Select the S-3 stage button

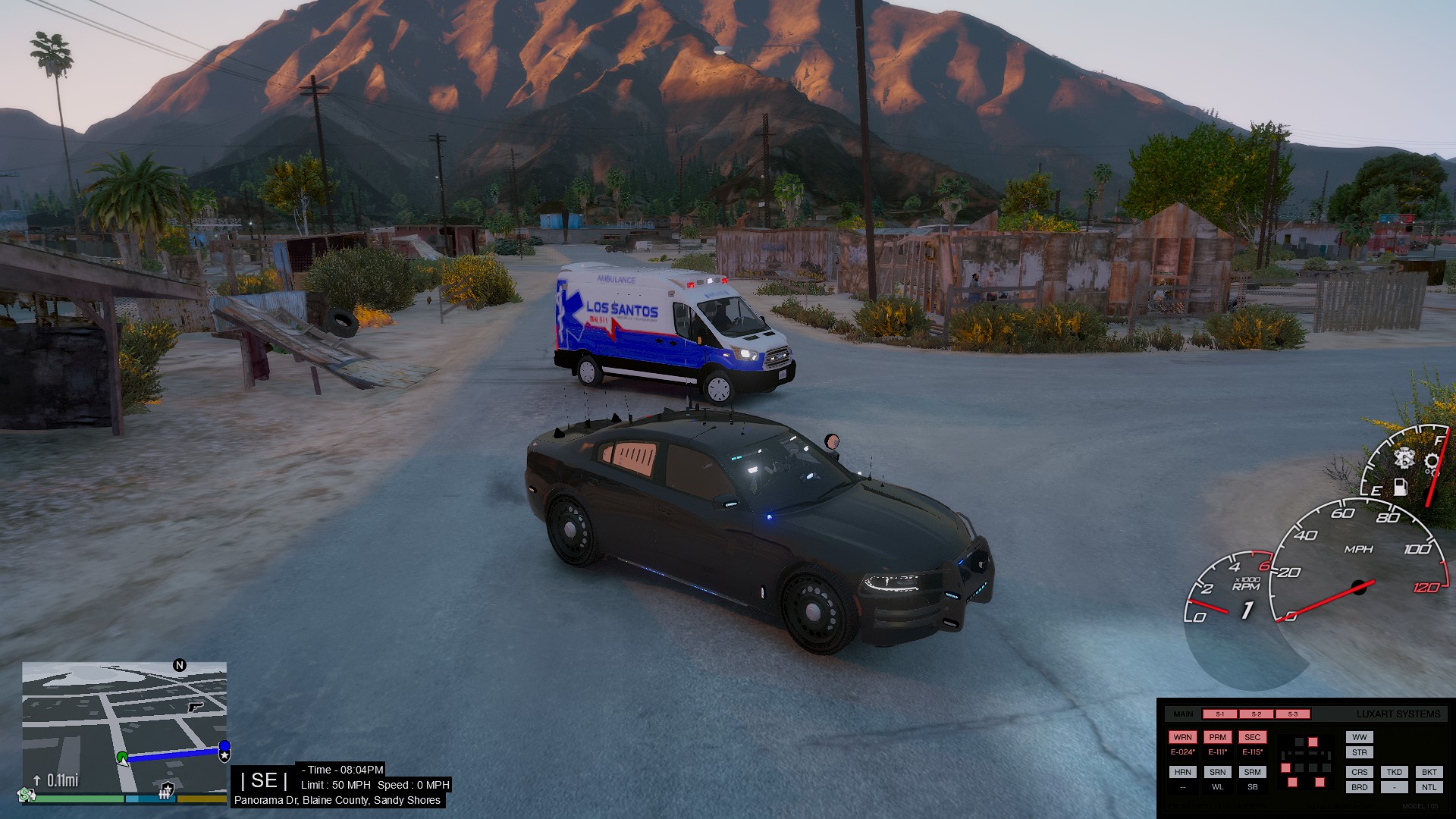pyautogui.click(x=1292, y=714)
